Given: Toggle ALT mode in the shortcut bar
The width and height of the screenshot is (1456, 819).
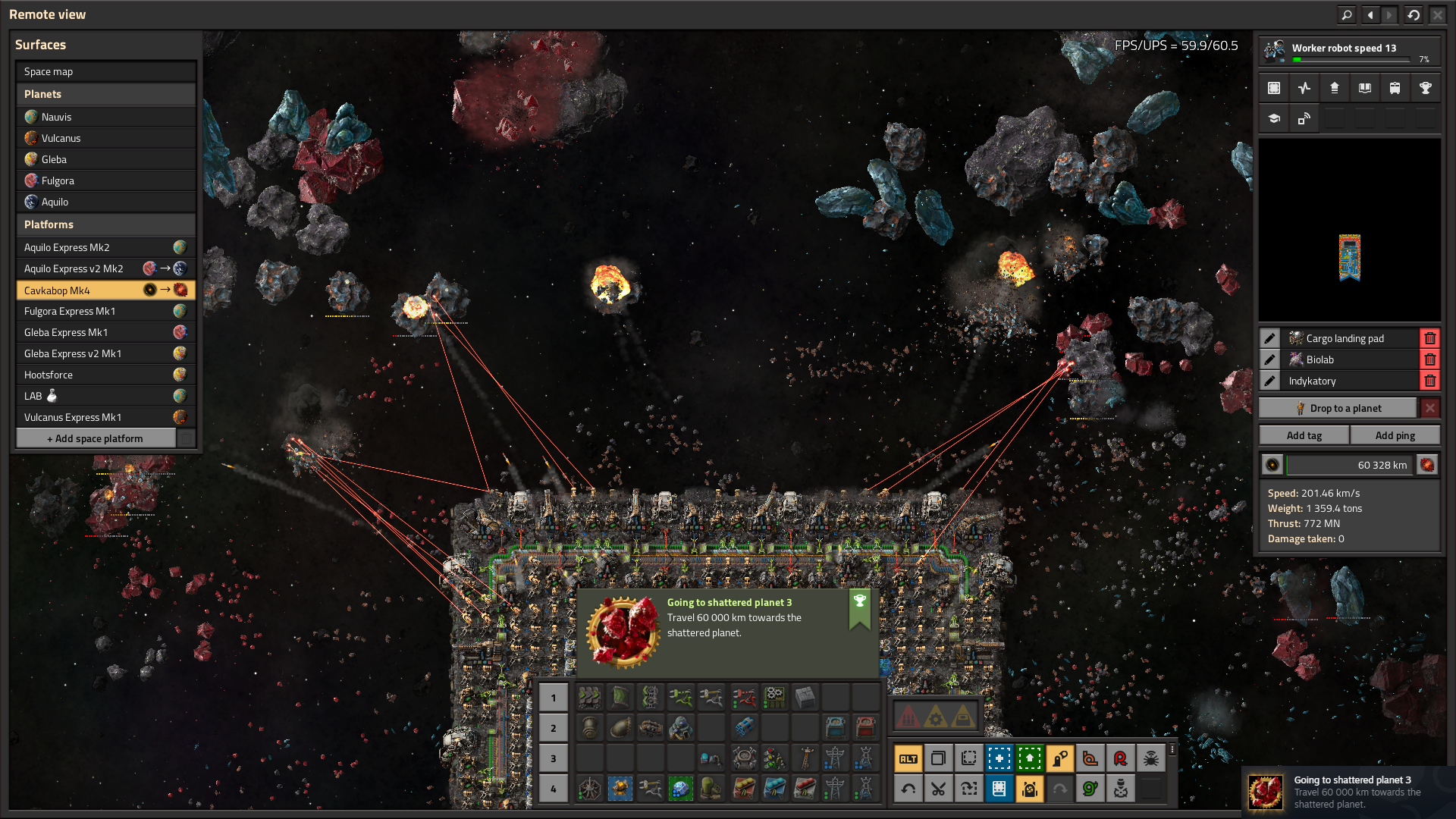Looking at the screenshot, I should pyautogui.click(x=908, y=758).
